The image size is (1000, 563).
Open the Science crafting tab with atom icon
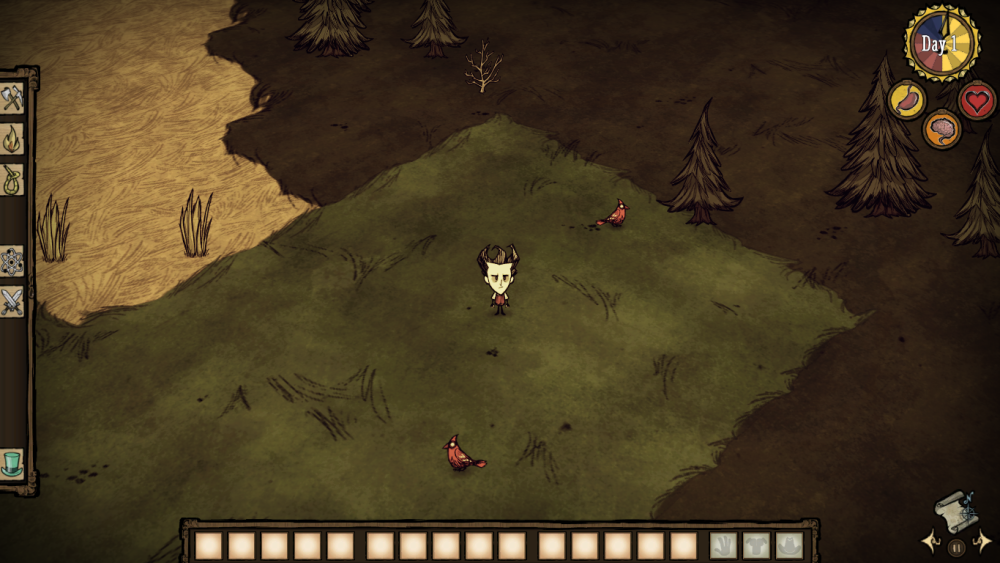click(x=12, y=261)
